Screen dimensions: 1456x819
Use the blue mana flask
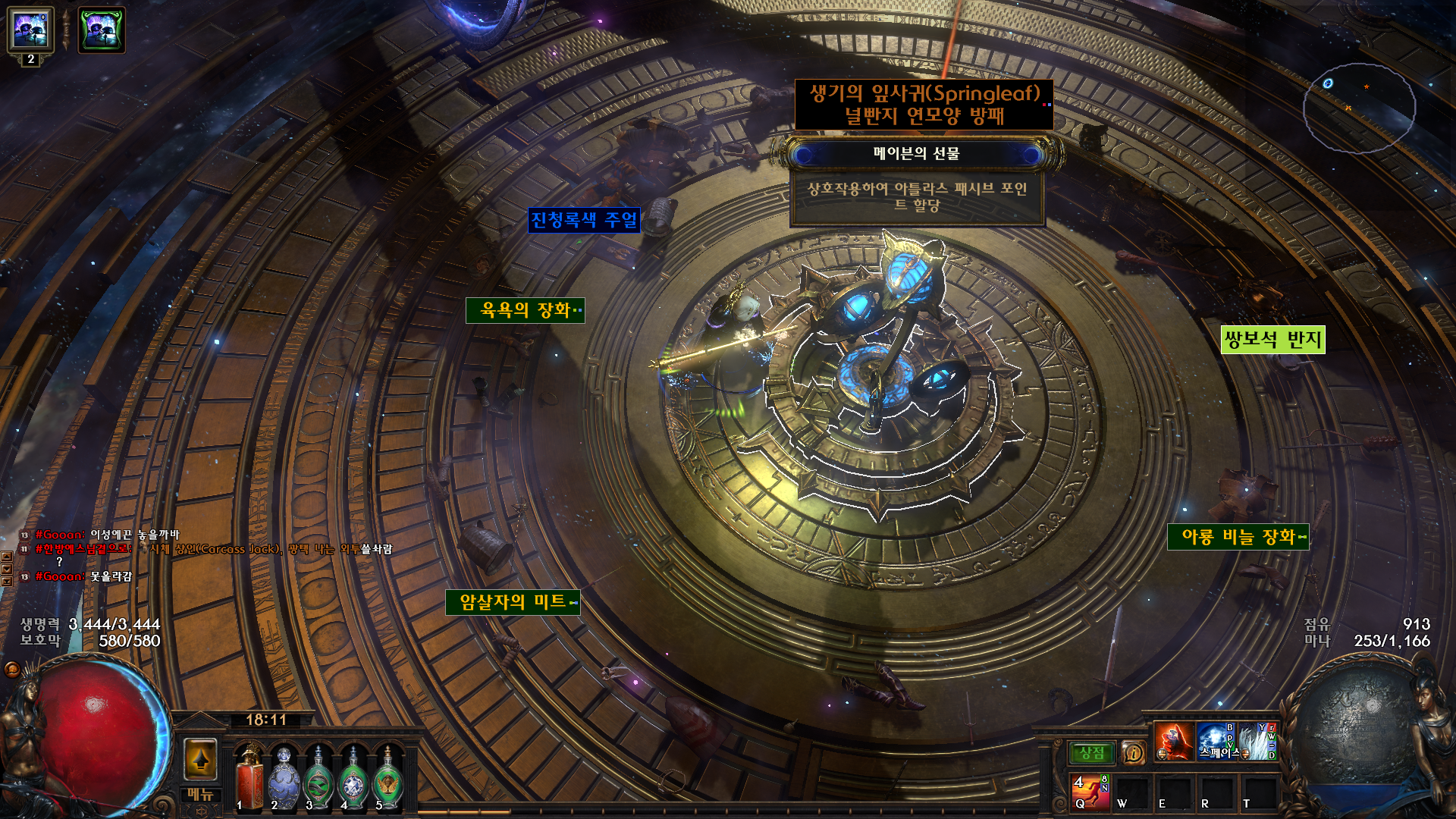(x=284, y=779)
